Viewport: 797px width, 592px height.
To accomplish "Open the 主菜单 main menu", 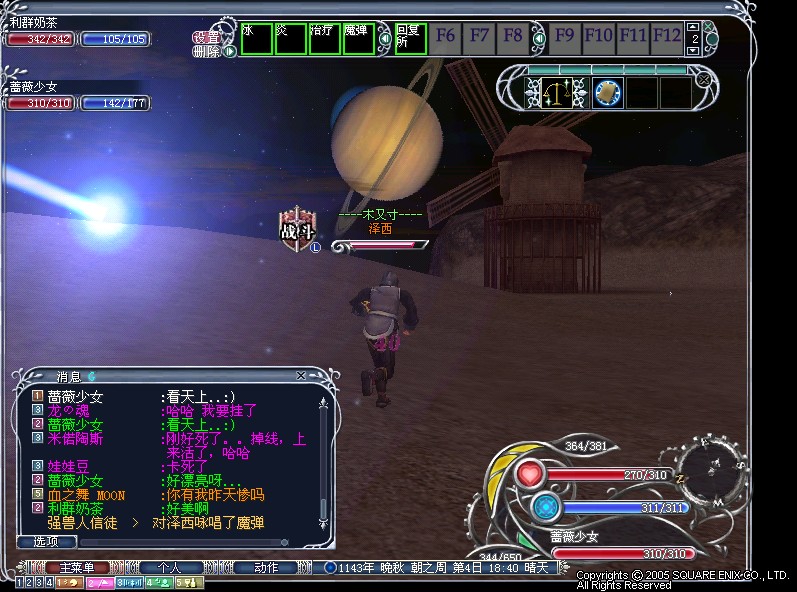I will pyautogui.click(x=77, y=568).
